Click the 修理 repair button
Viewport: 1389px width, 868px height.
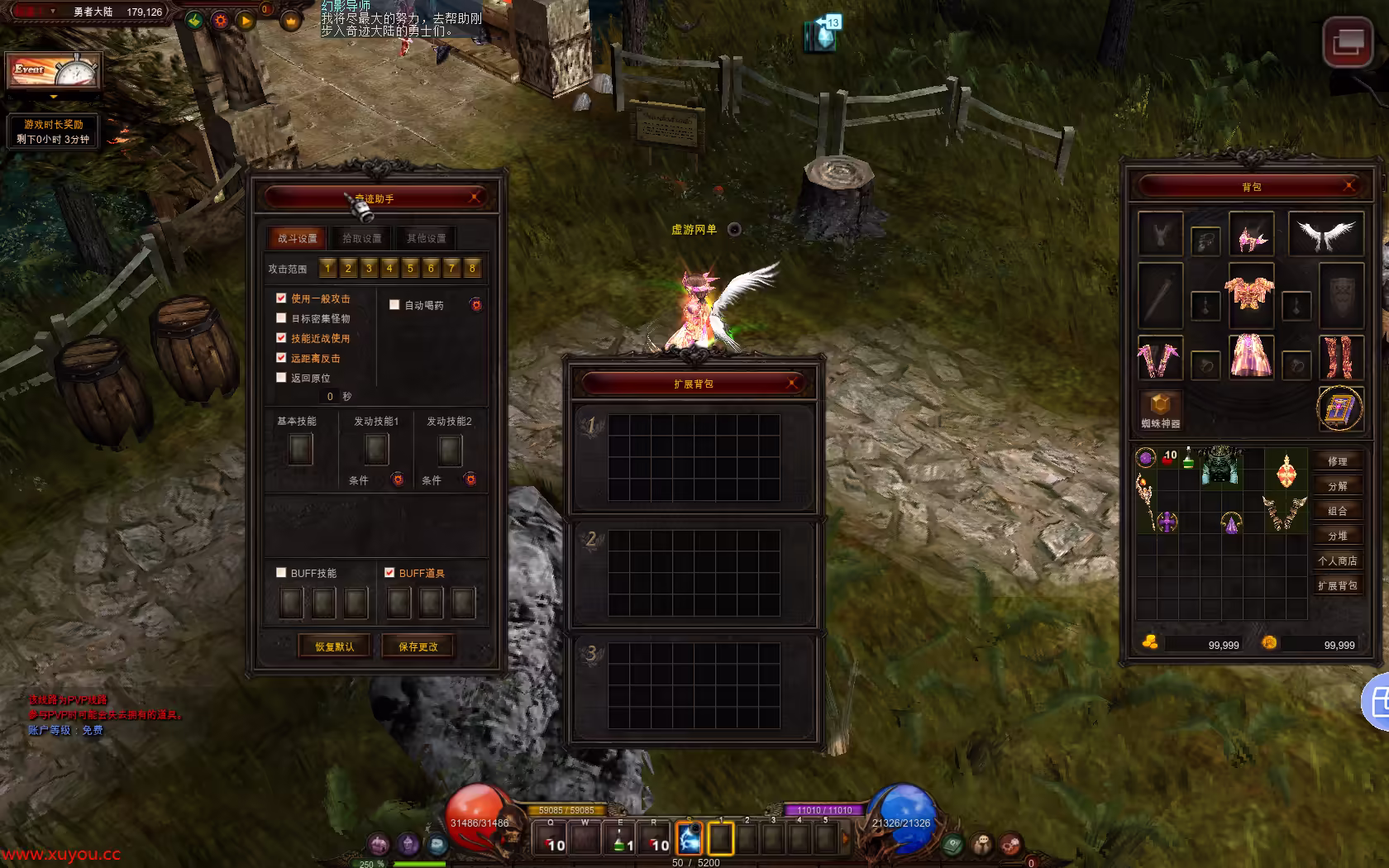[x=1337, y=461]
